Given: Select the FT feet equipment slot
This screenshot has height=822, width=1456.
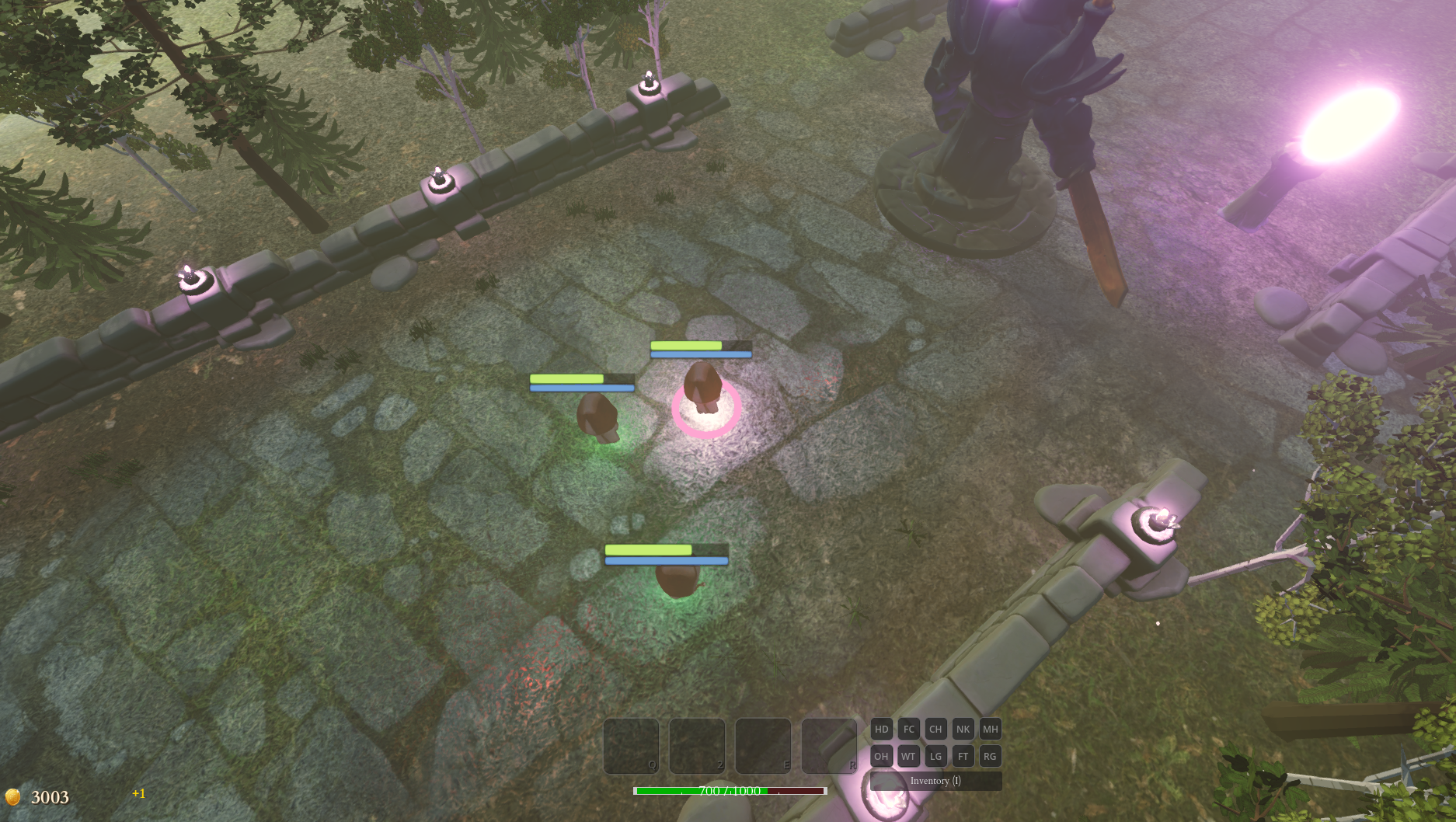Looking at the screenshot, I should [963, 755].
